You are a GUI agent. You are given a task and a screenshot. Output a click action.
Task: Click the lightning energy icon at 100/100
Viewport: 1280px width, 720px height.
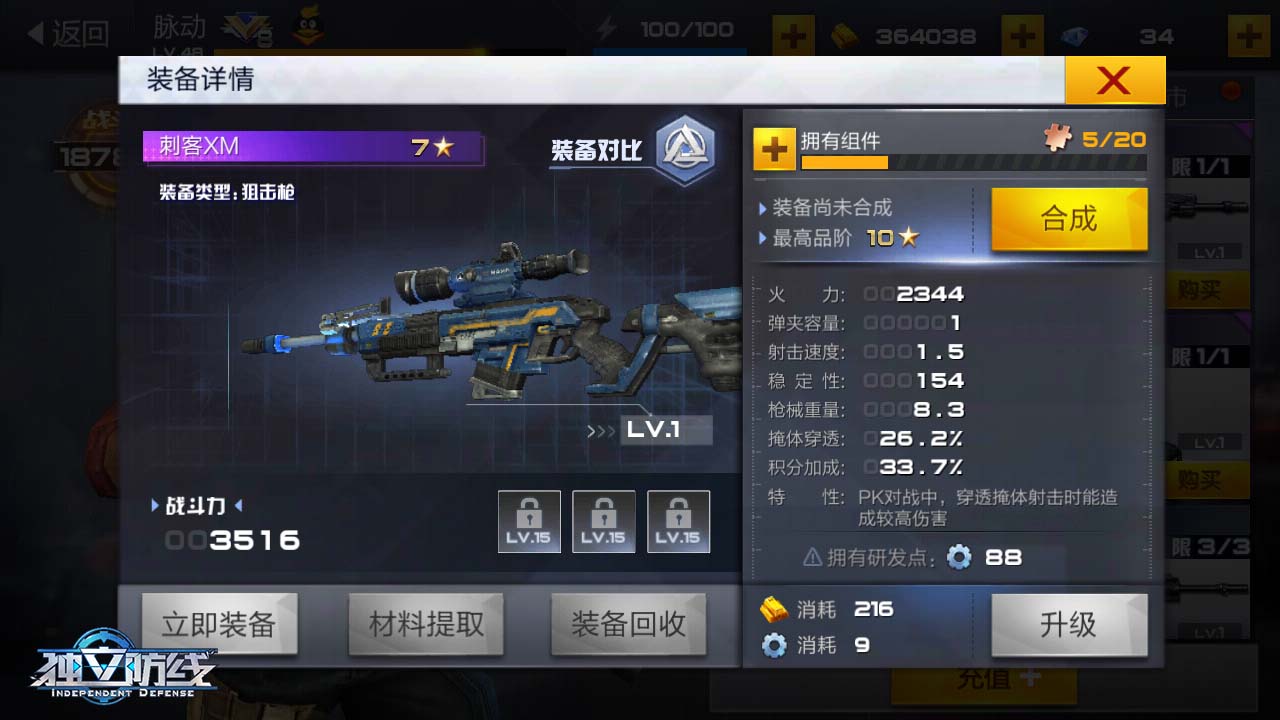608,29
